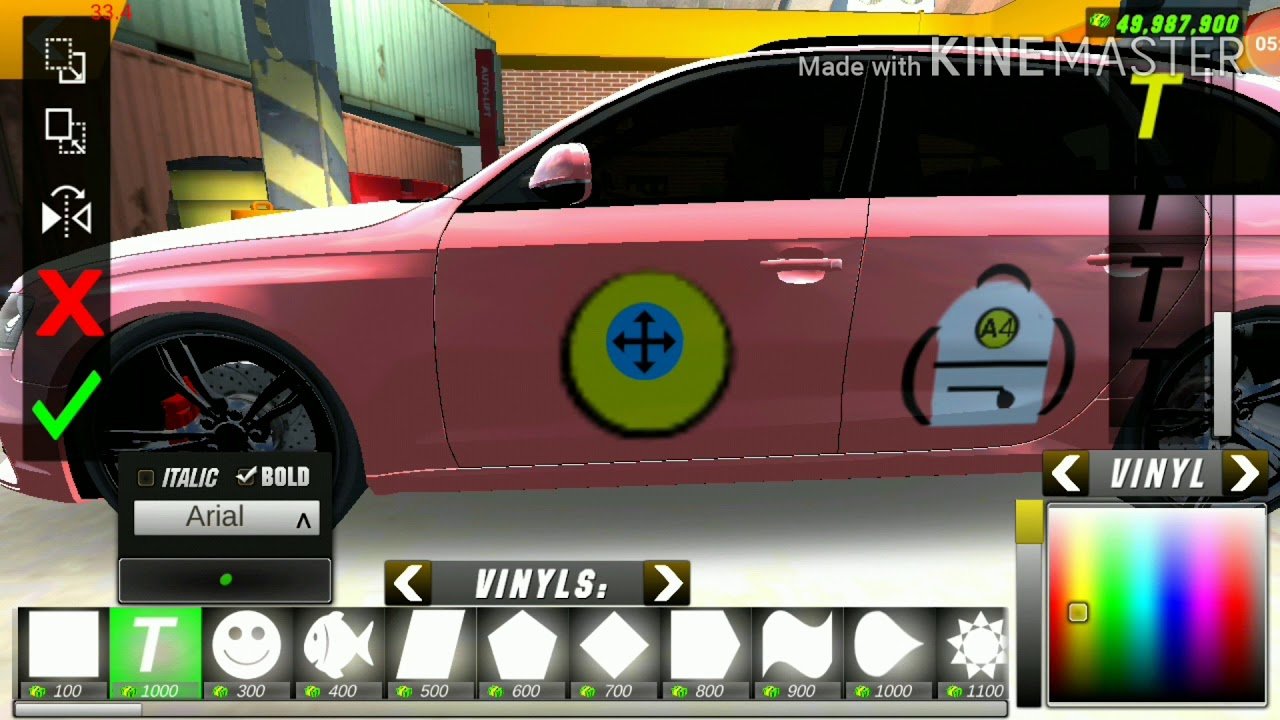
Task: Switch to next vinyl layer with right arrow
Action: (x=1244, y=474)
